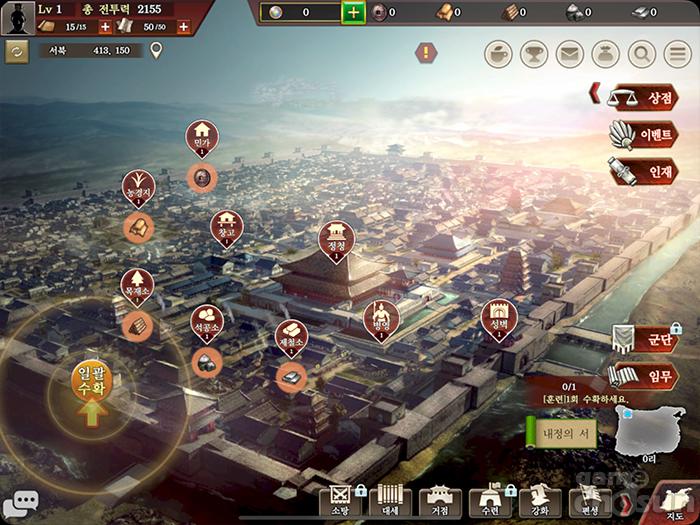
Task: Open the hamburger main menu
Action: (x=676, y=54)
